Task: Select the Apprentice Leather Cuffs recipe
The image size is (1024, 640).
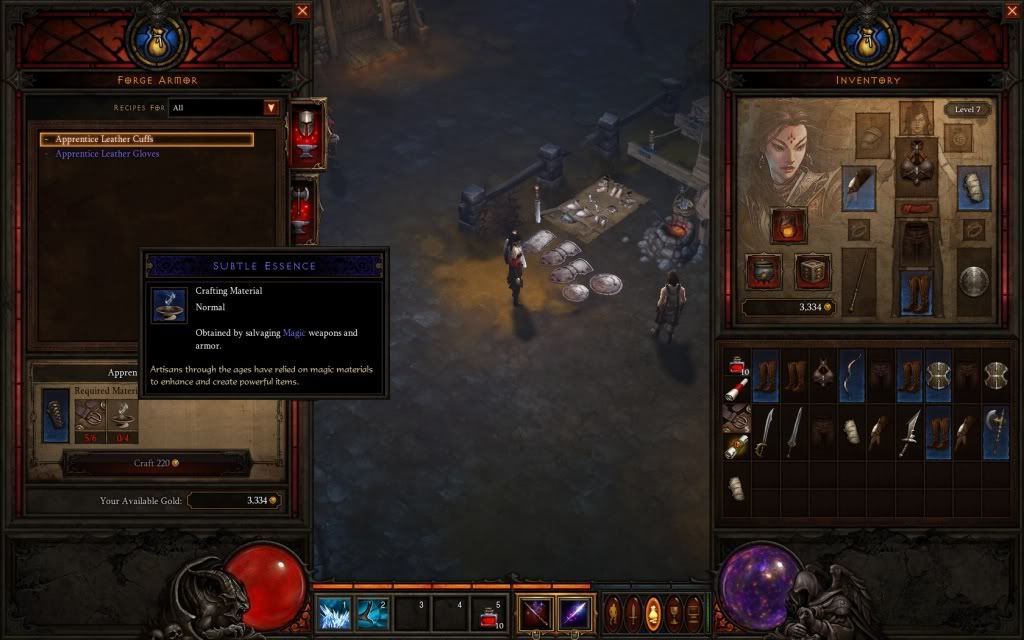Action: 146,139
